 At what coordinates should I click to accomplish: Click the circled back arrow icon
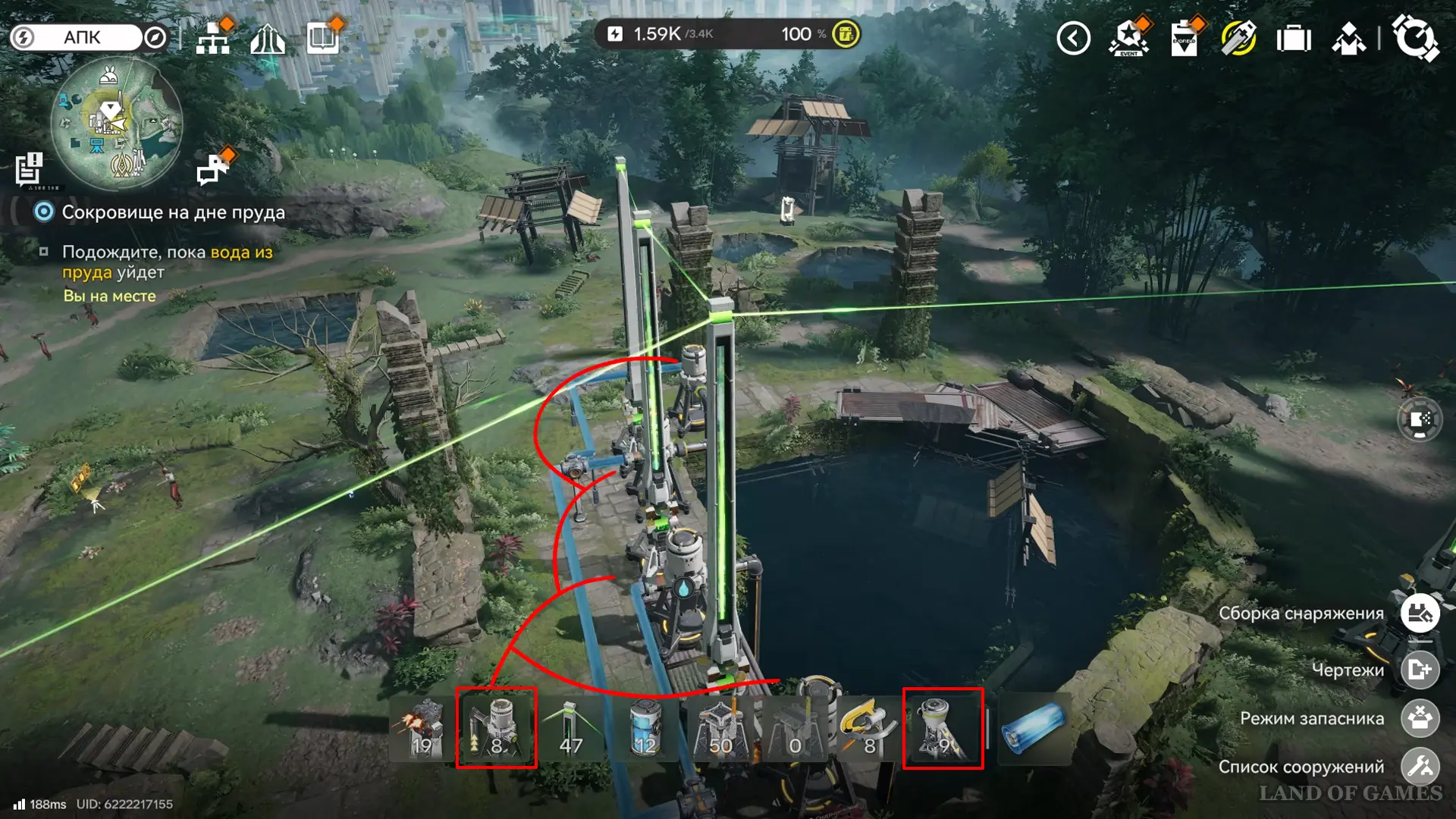pyautogui.click(x=1073, y=38)
